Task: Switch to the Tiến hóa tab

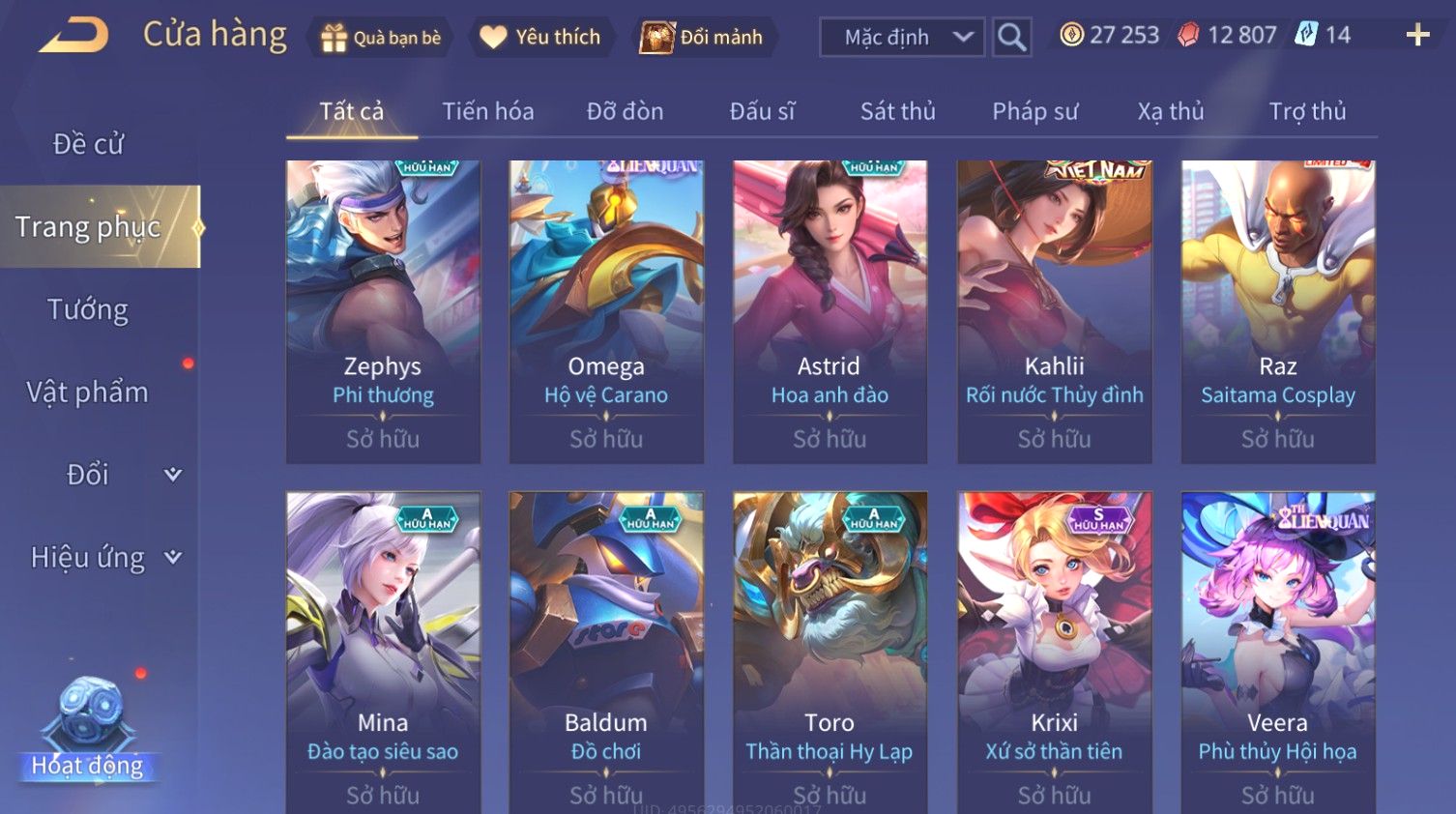Action: [487, 111]
